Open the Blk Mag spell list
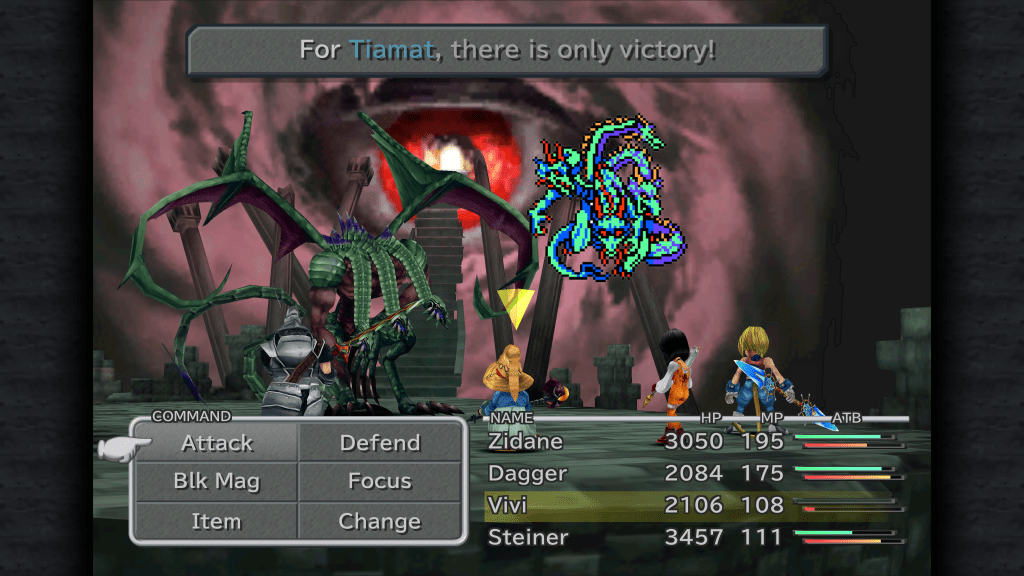Image resolution: width=1024 pixels, height=576 pixels. [x=216, y=481]
